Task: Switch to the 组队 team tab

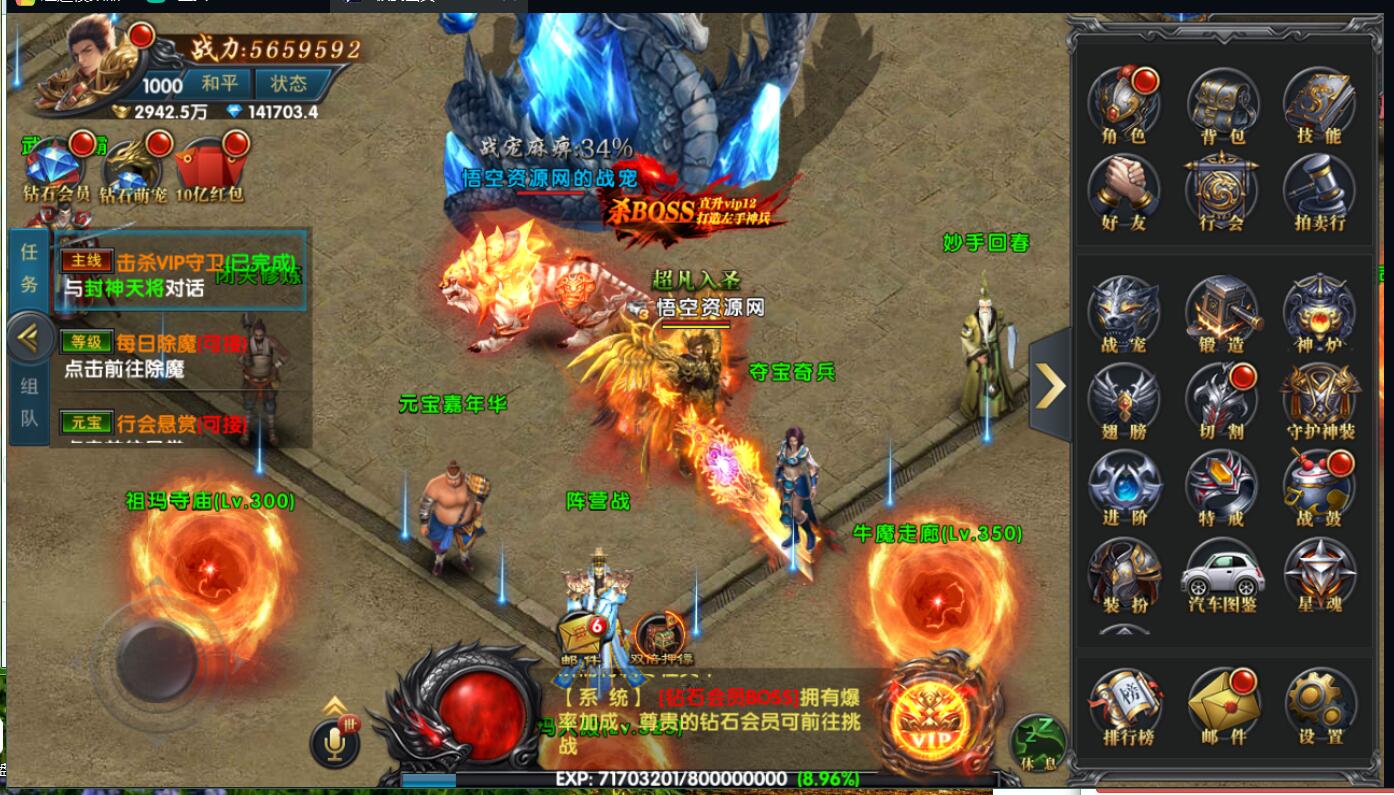Action: 29,403
